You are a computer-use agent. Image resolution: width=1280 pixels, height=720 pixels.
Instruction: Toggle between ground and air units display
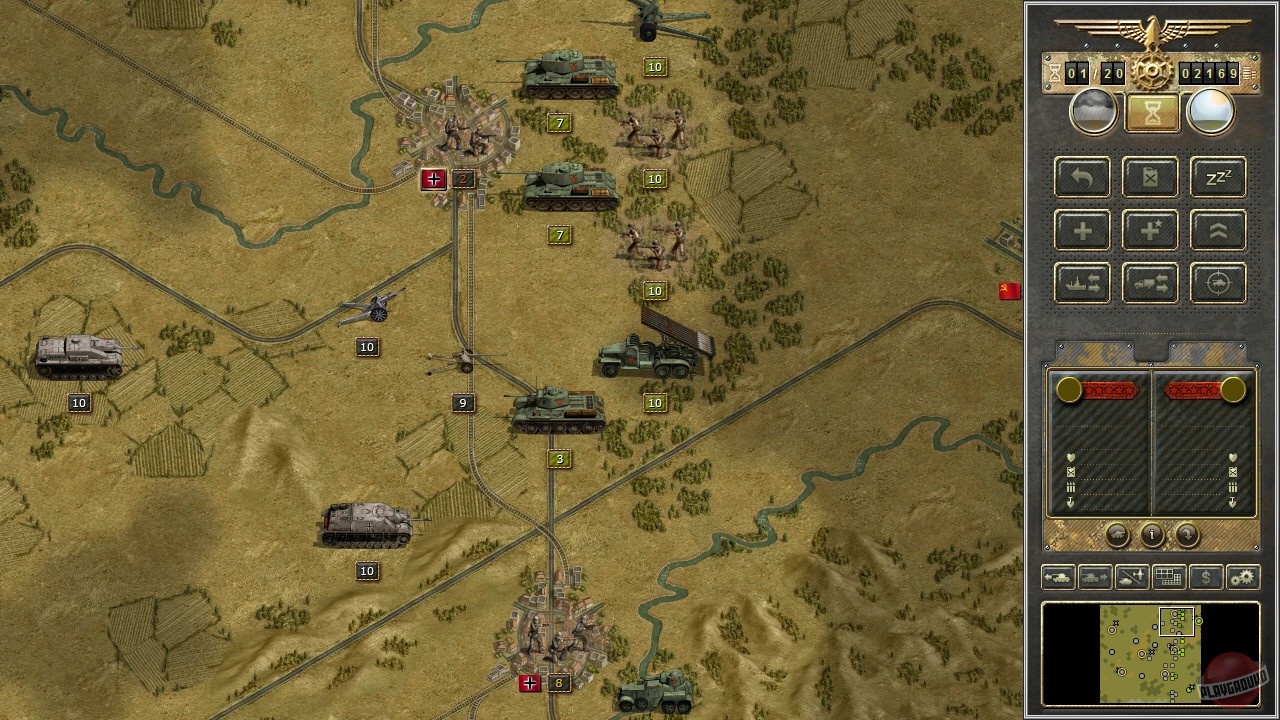1132,577
